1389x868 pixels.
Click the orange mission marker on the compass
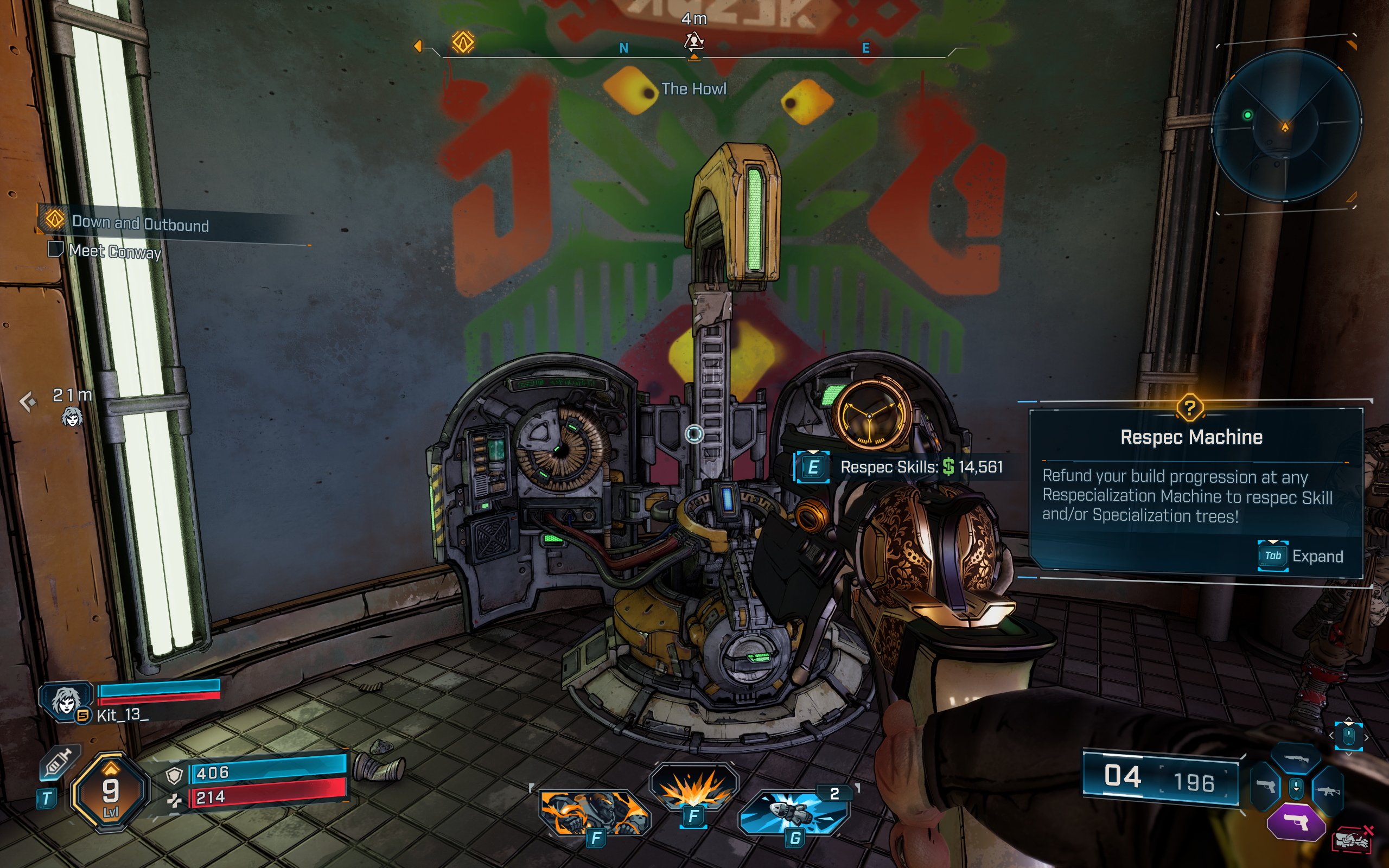[x=463, y=42]
